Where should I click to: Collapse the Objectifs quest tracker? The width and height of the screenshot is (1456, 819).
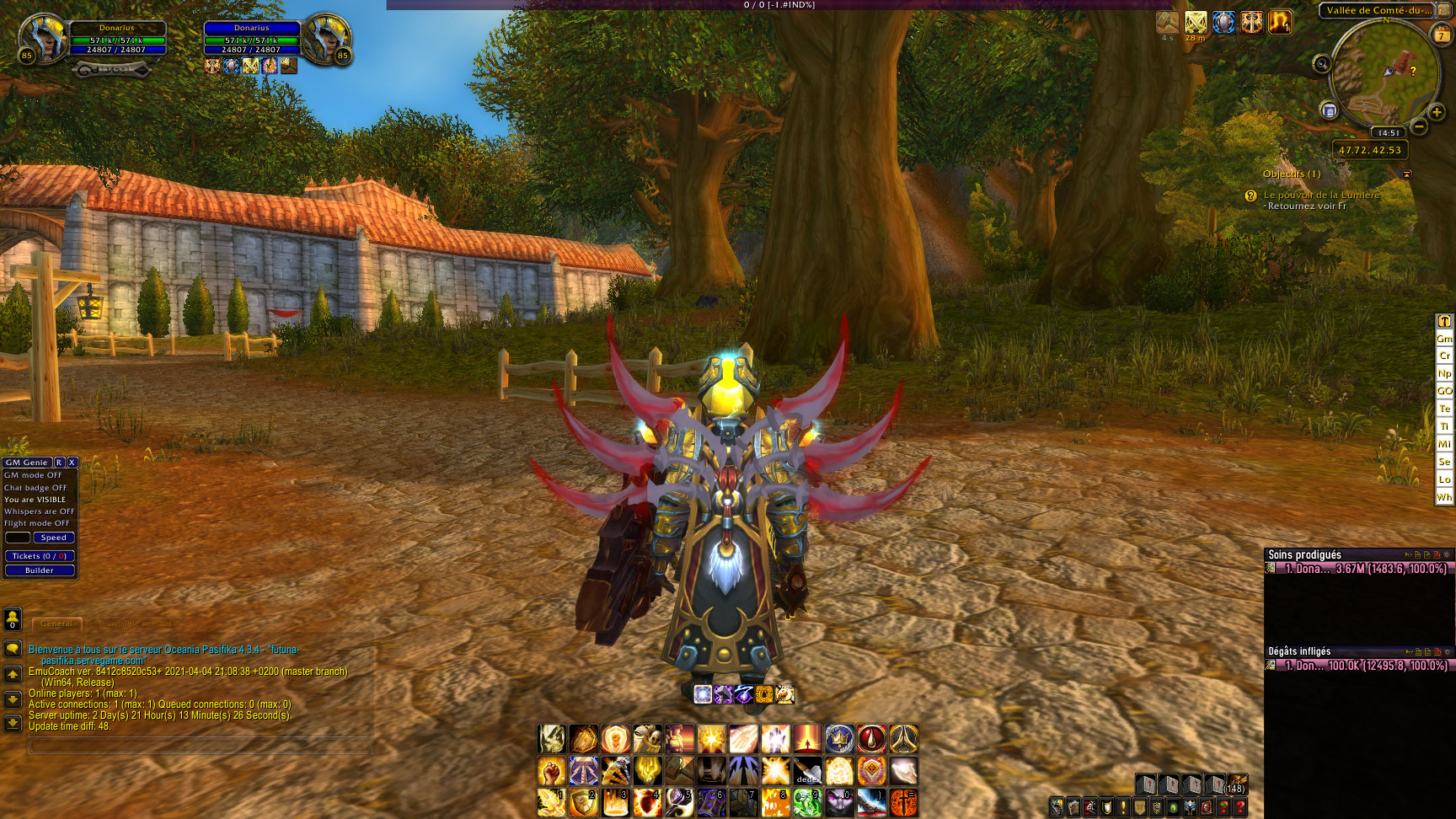[1406, 174]
